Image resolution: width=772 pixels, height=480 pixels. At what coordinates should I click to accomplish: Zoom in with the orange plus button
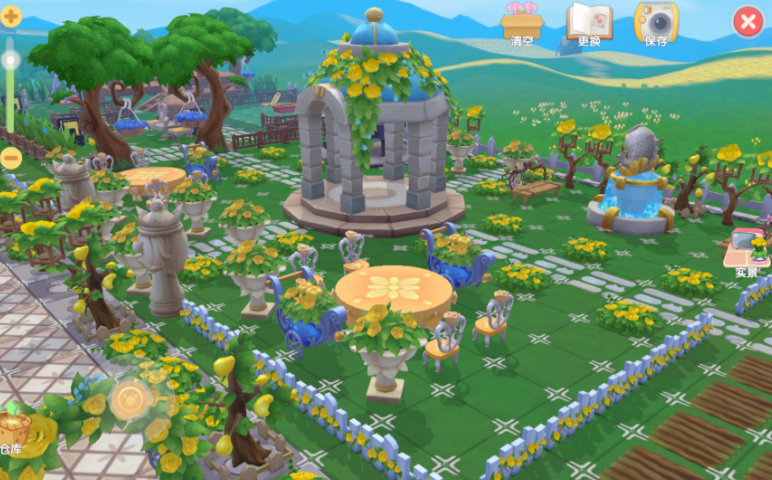coord(10,16)
